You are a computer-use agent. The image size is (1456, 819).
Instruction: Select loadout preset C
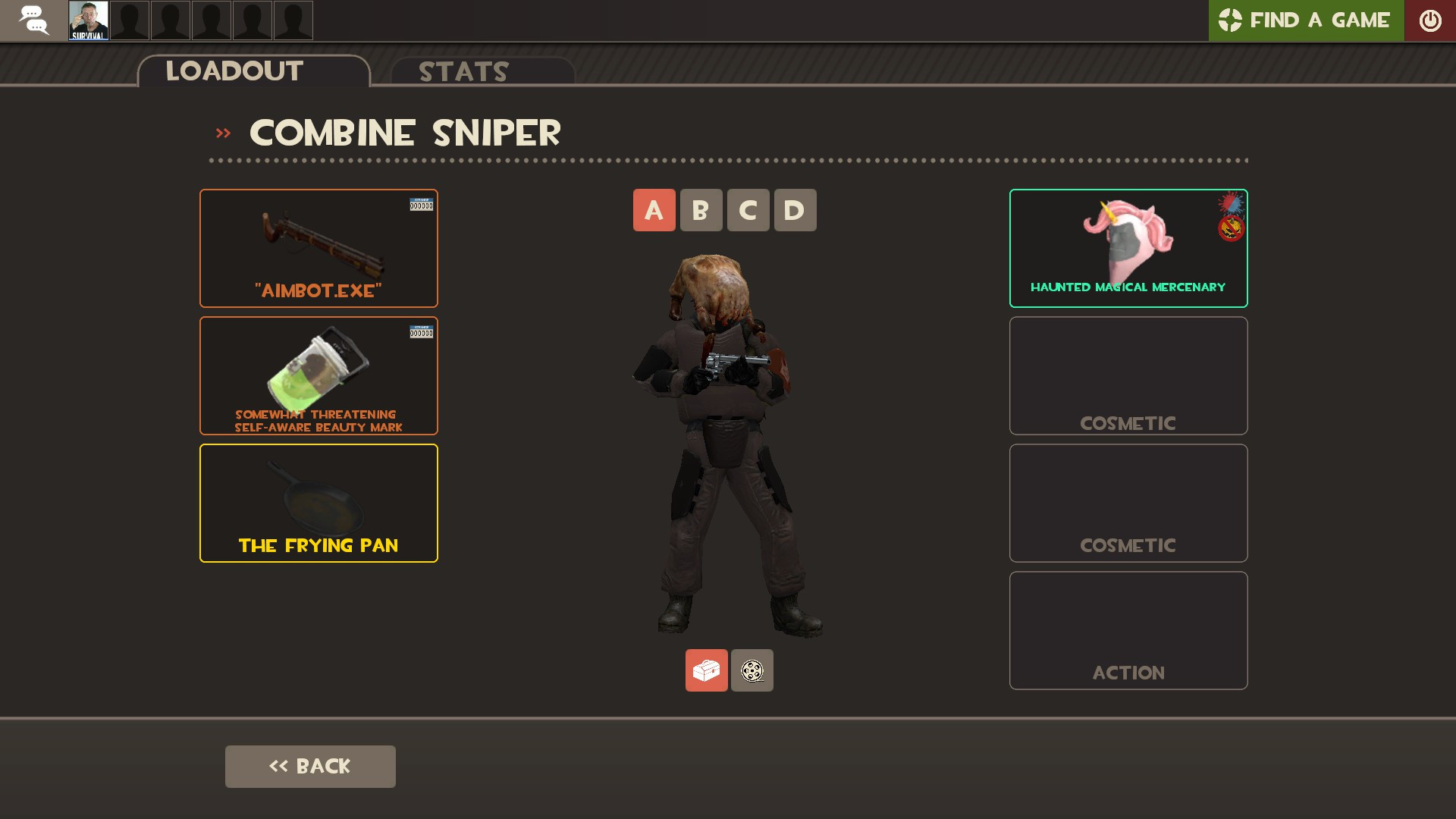point(748,210)
